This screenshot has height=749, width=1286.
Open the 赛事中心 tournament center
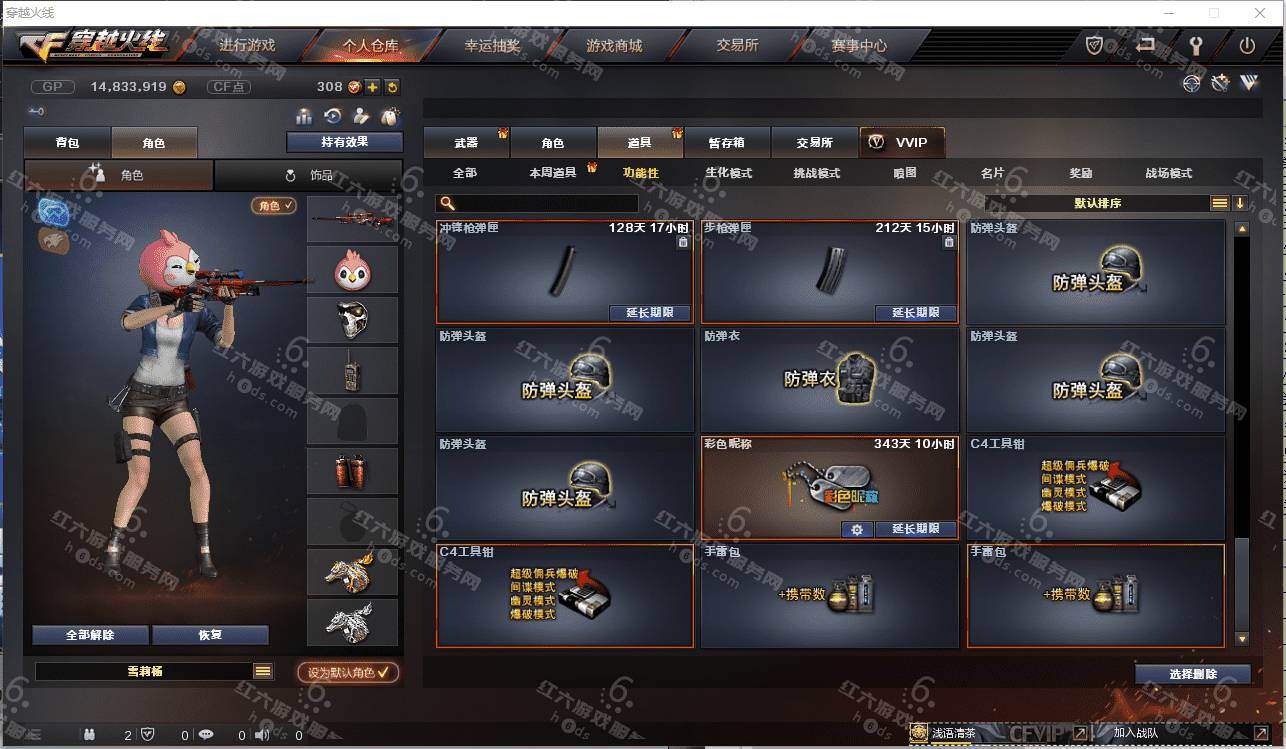click(x=859, y=46)
